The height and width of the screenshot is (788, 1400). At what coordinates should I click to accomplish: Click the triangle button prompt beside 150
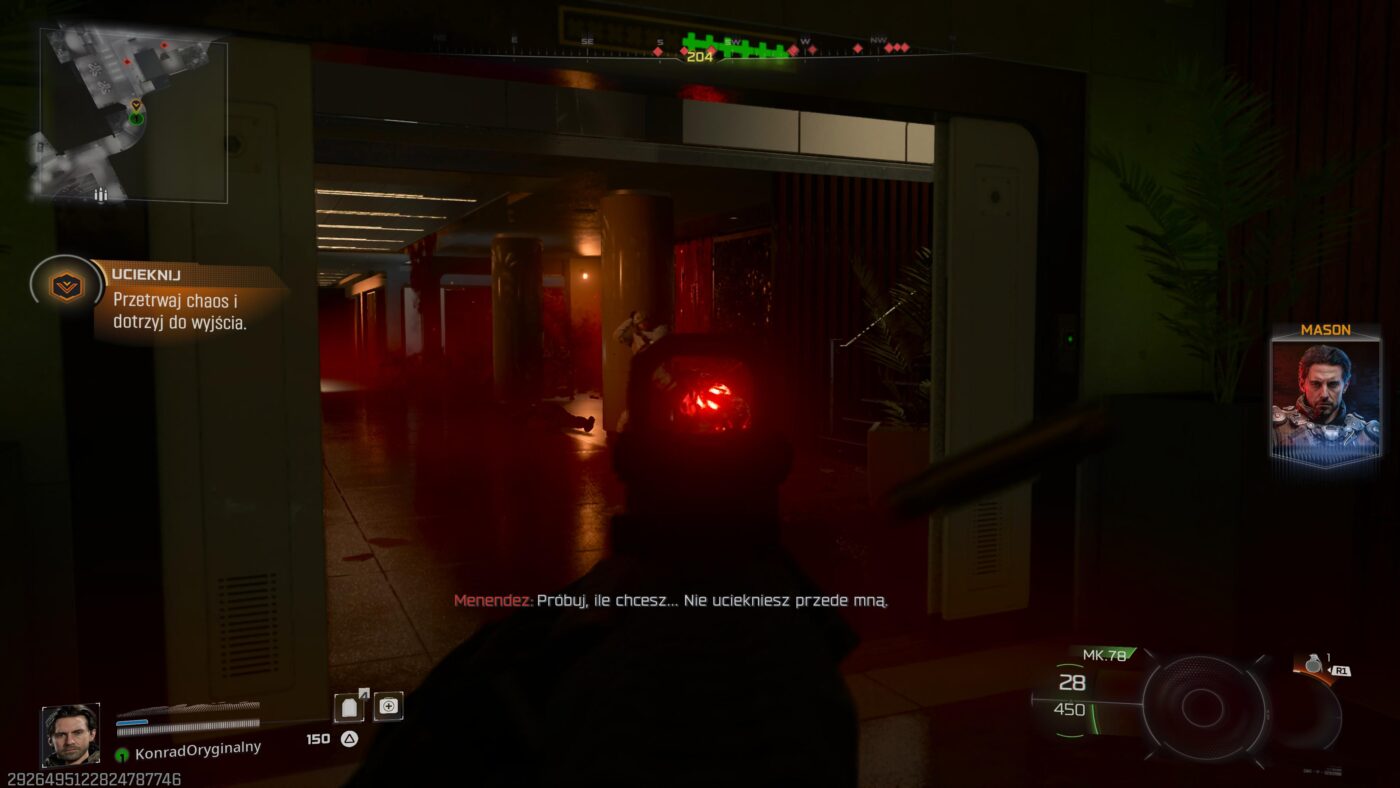click(349, 737)
